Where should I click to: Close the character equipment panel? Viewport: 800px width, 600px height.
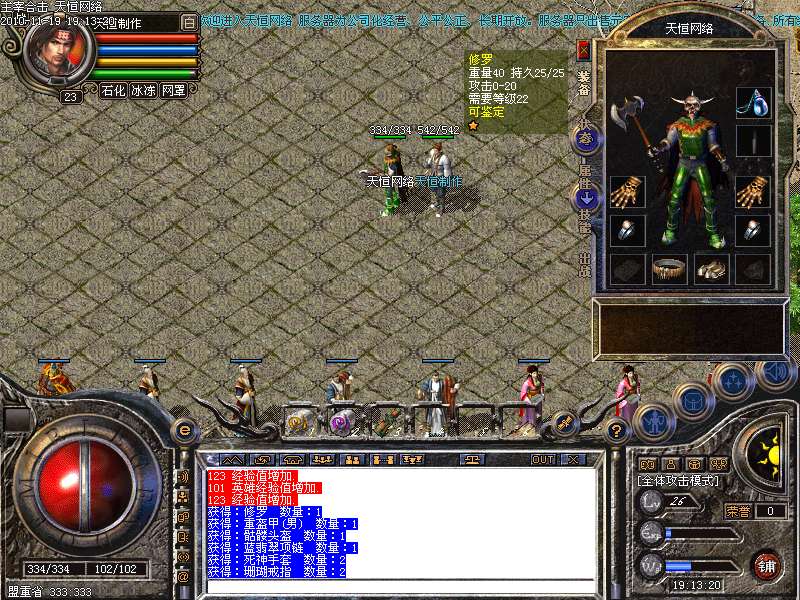point(584,50)
